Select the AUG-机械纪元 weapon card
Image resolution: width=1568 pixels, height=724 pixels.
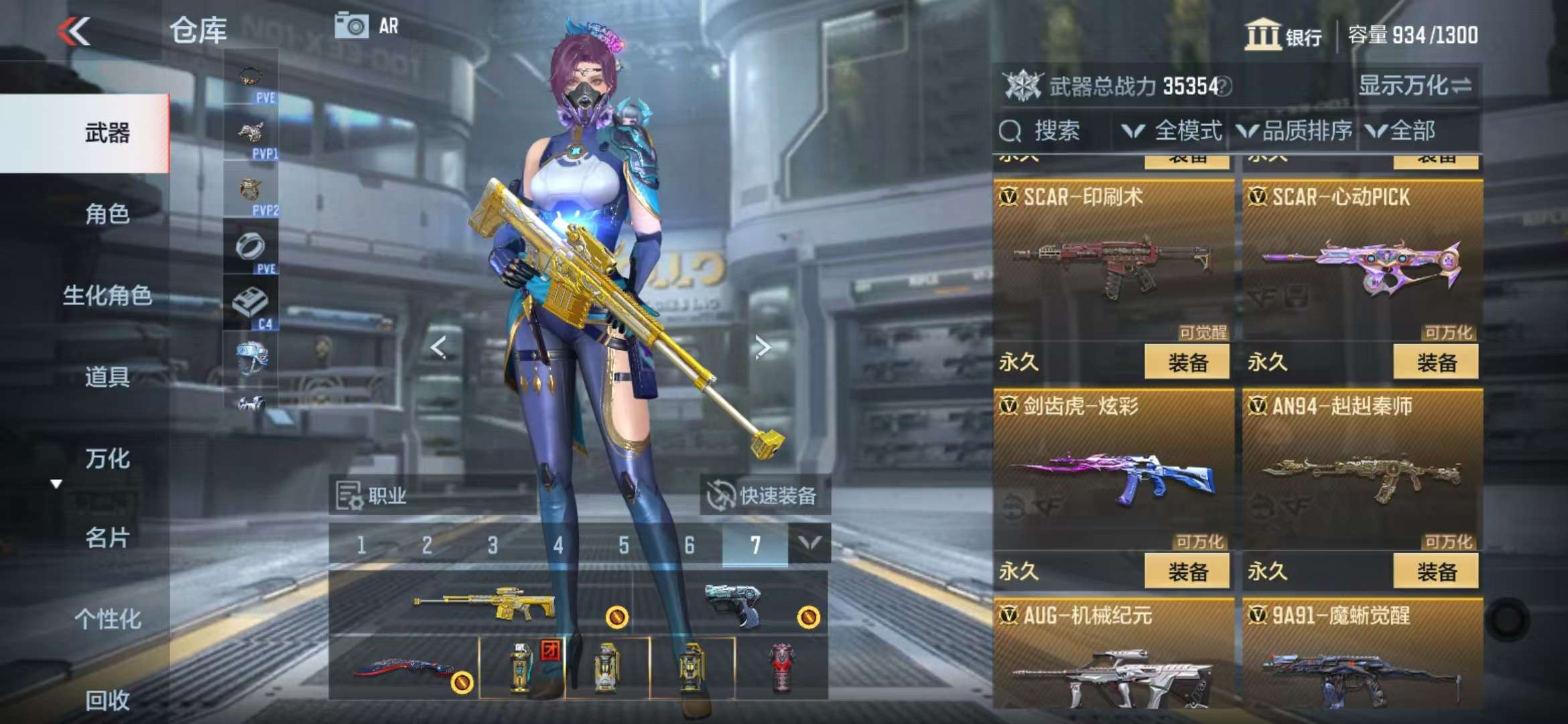point(1113,657)
